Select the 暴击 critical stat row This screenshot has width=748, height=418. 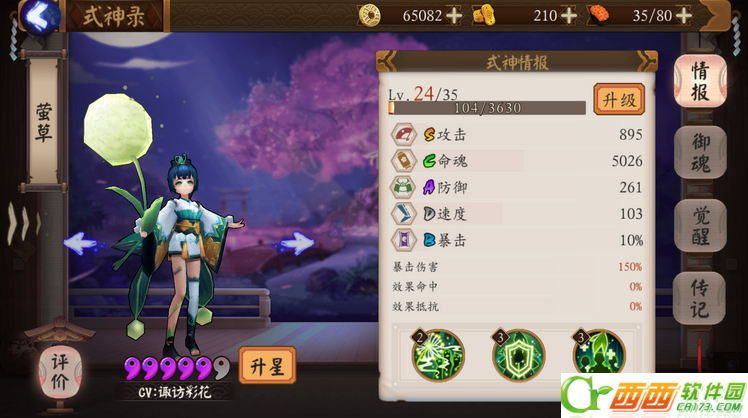coord(516,240)
